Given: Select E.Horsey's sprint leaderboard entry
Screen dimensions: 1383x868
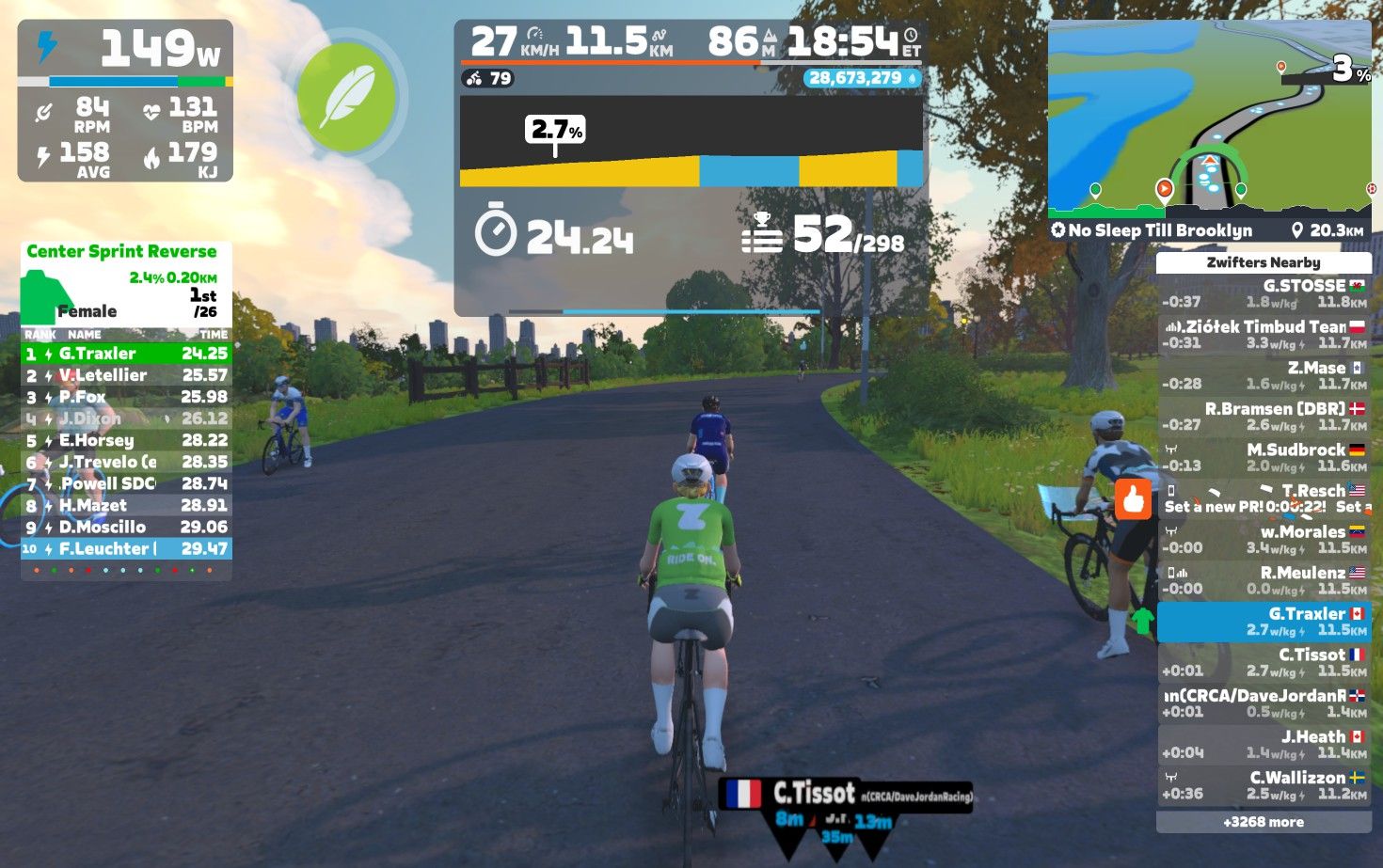Looking at the screenshot, I should pos(126,440).
